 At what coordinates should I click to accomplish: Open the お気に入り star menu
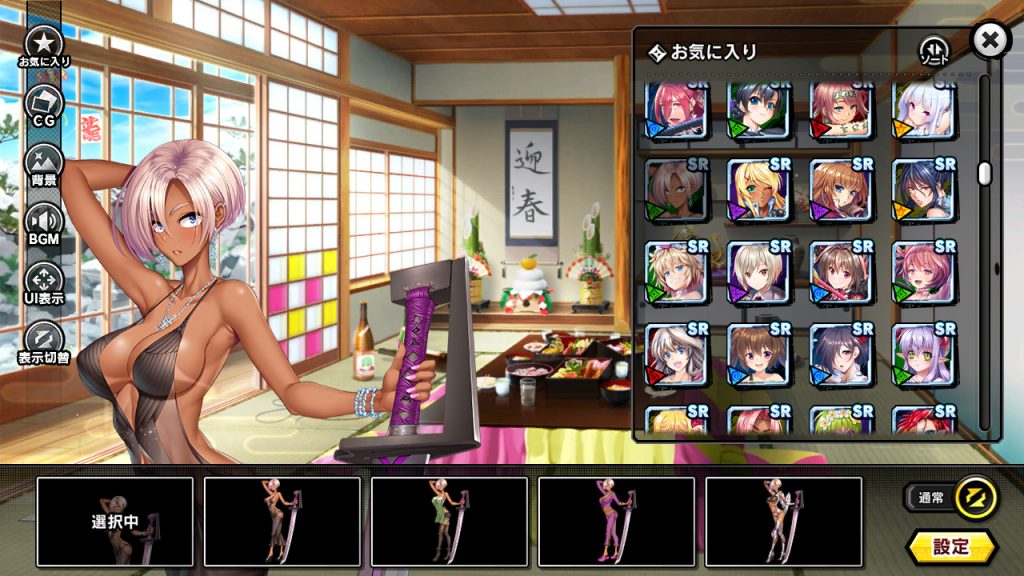pyautogui.click(x=44, y=46)
